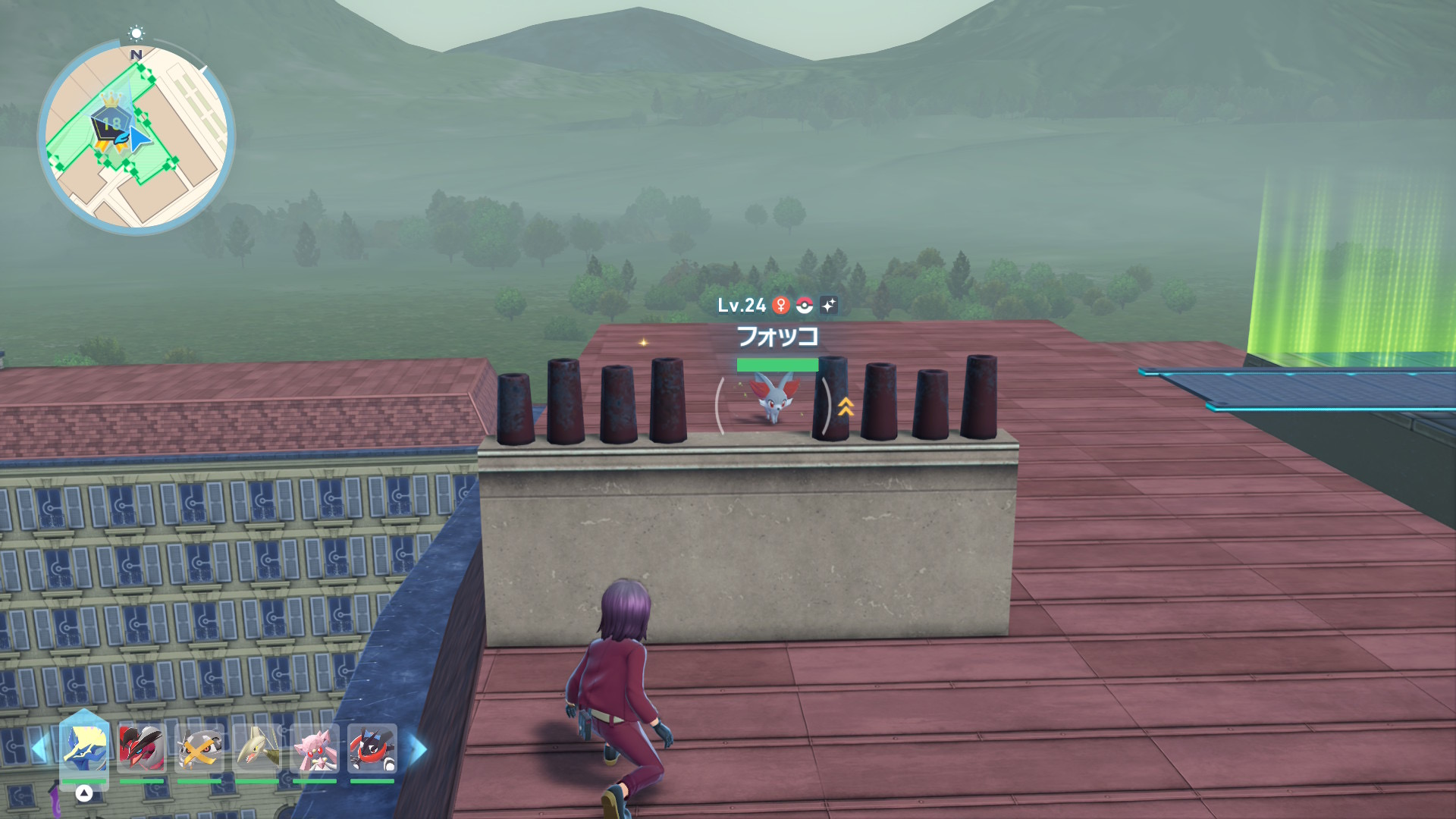This screenshot has height=819, width=1456.
Task: Click the crowned level 18 zone marker
Action: (x=111, y=120)
